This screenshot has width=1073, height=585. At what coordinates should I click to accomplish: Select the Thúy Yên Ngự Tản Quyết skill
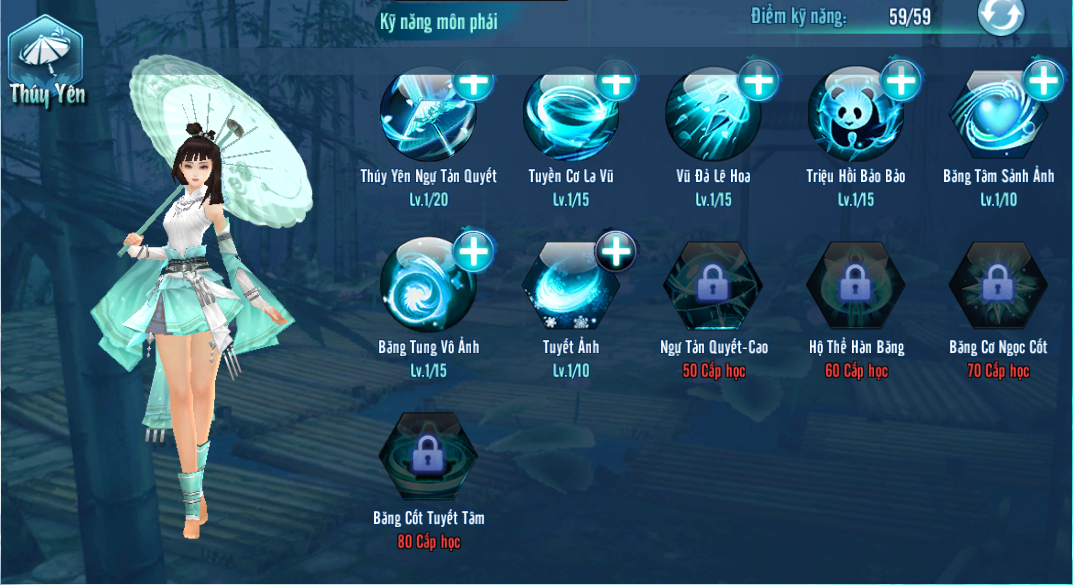[427, 115]
